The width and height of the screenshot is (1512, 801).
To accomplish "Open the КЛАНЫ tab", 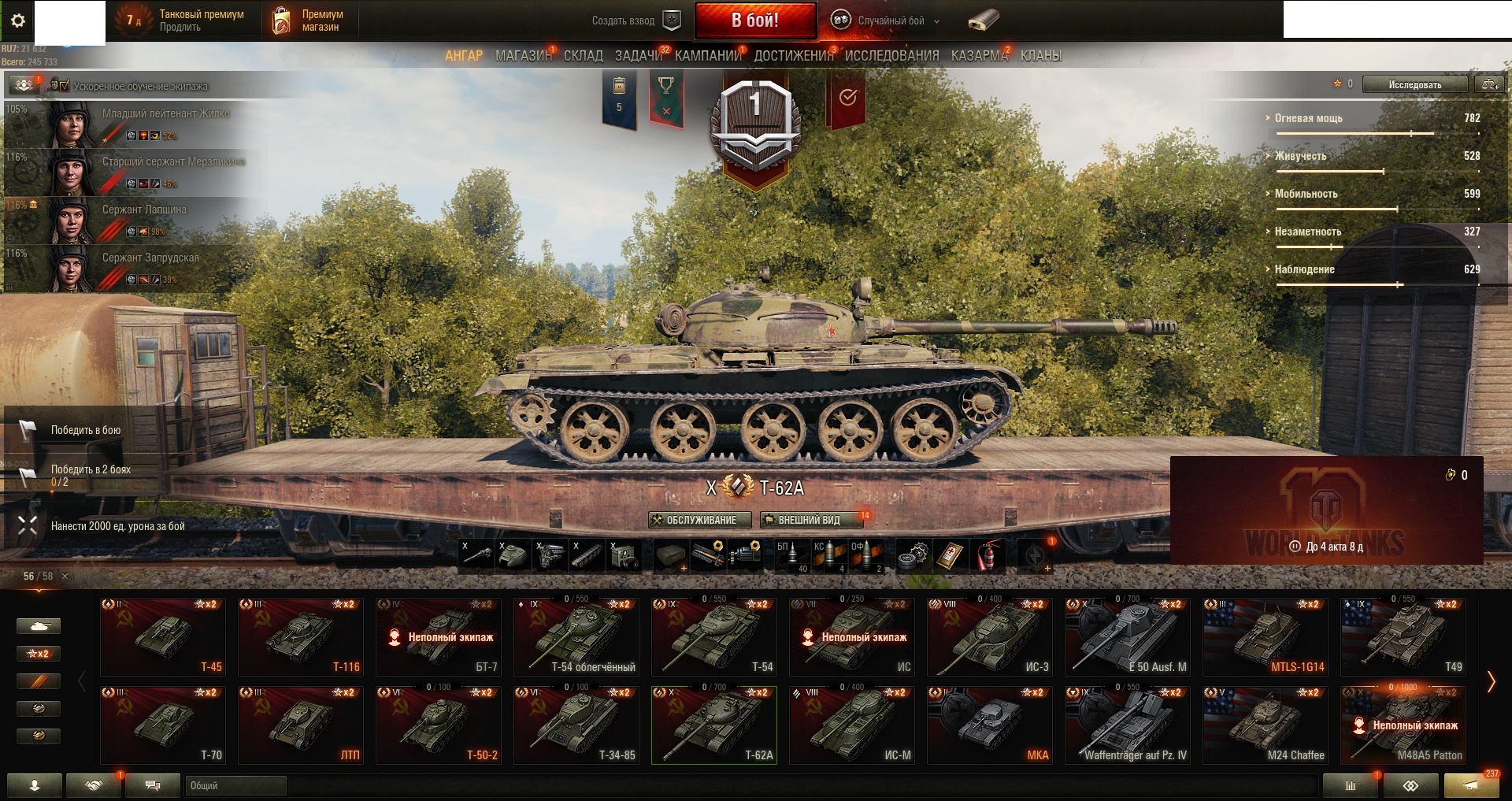I will coord(1040,56).
